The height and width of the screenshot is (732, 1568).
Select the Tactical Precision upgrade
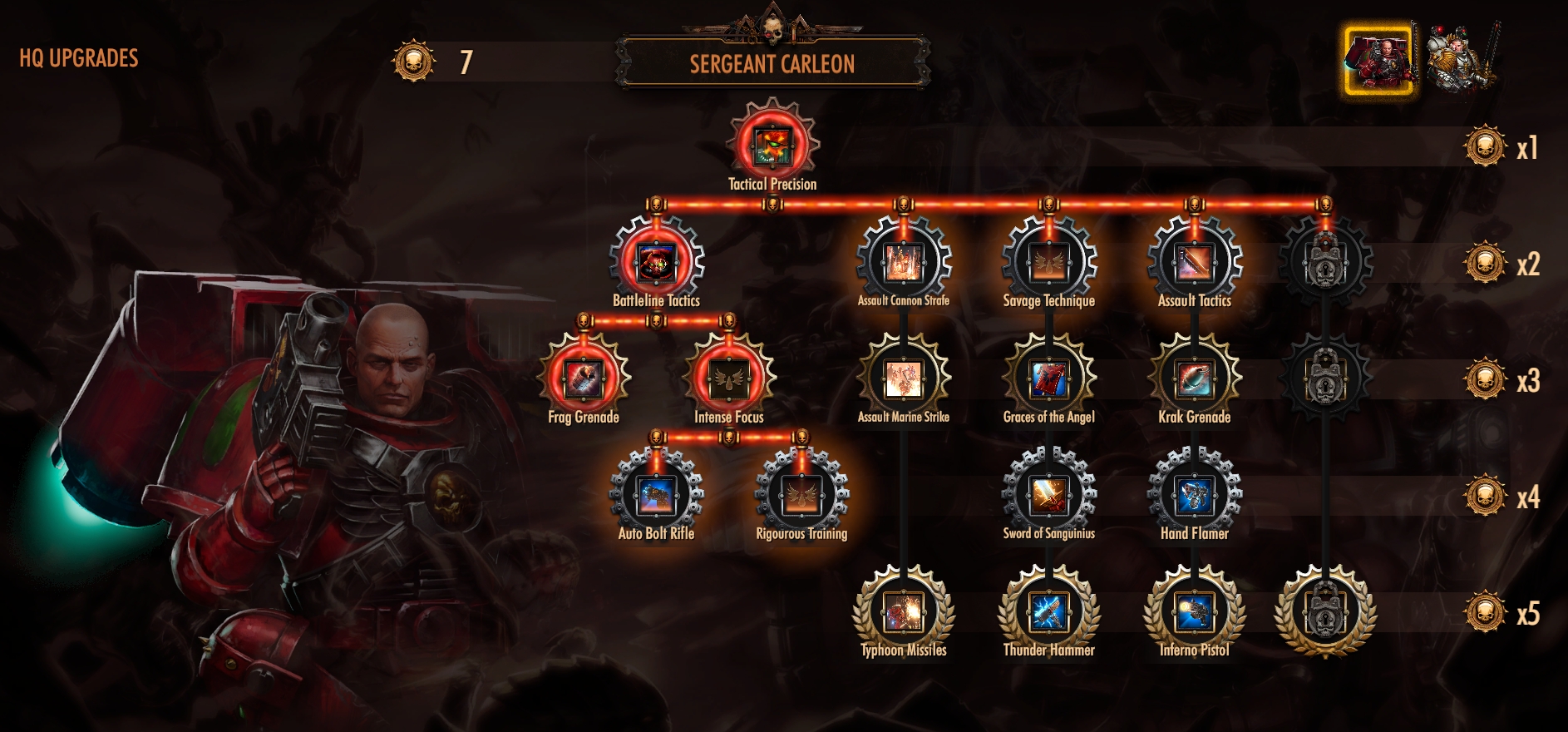tap(773, 146)
